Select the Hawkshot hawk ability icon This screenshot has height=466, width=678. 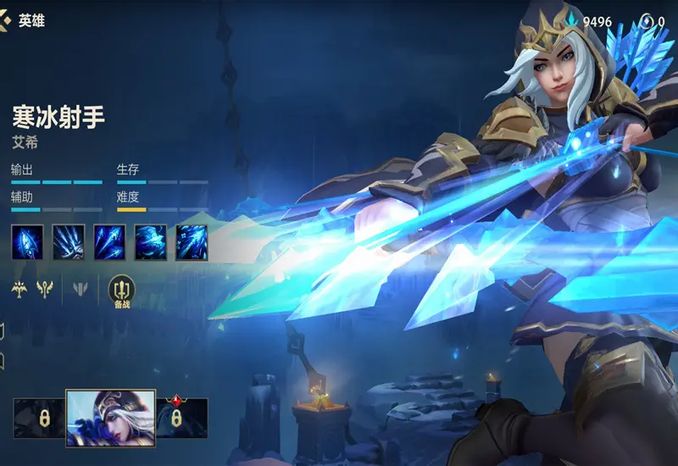pos(150,242)
